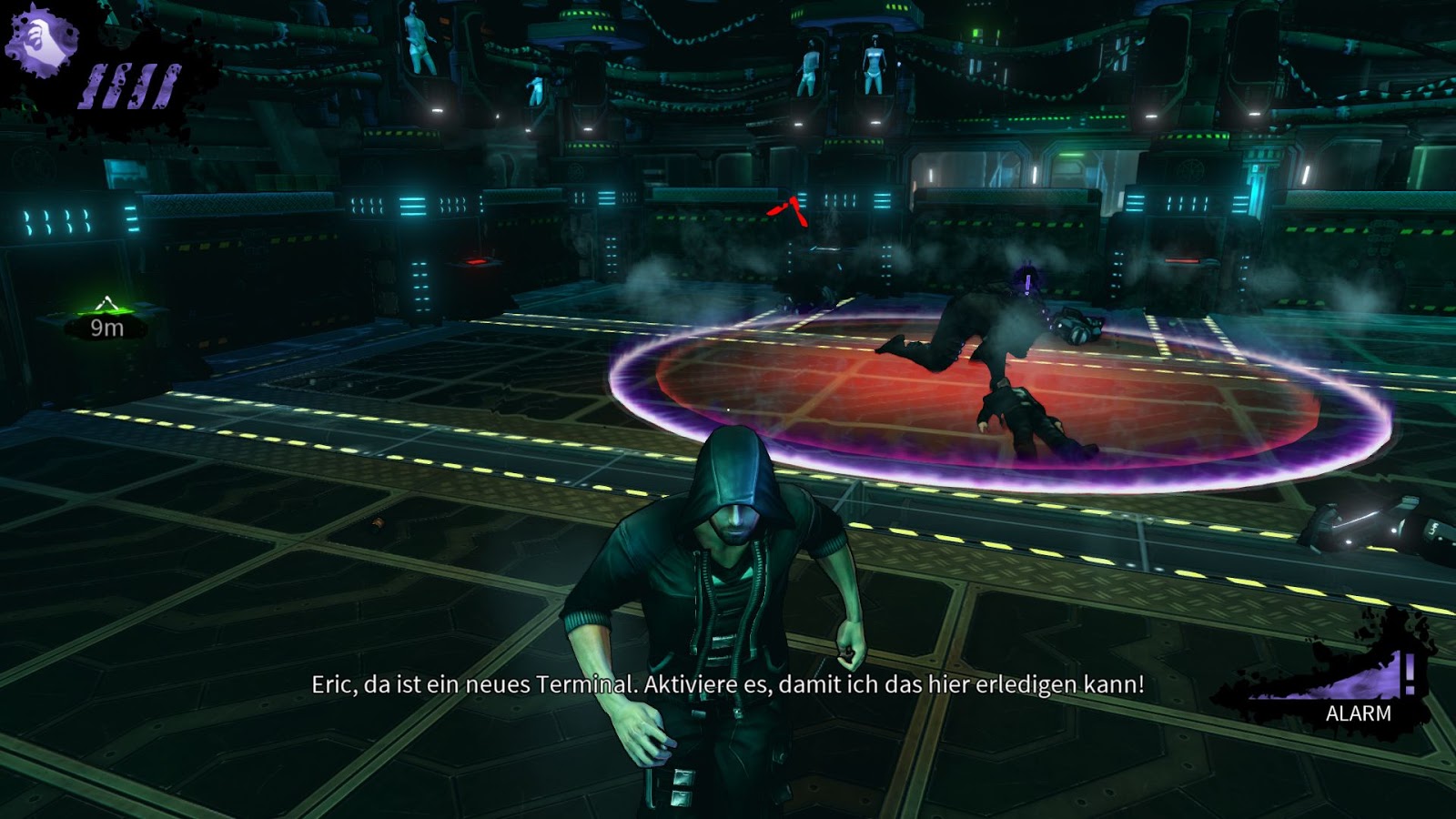Click the purple hand ability icon

tap(41, 39)
